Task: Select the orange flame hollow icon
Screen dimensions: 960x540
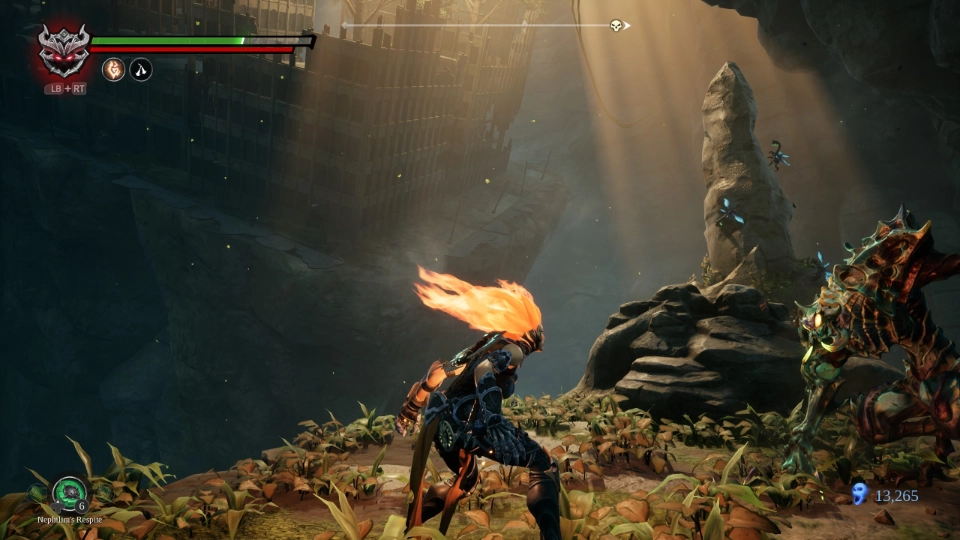Action: (x=113, y=70)
